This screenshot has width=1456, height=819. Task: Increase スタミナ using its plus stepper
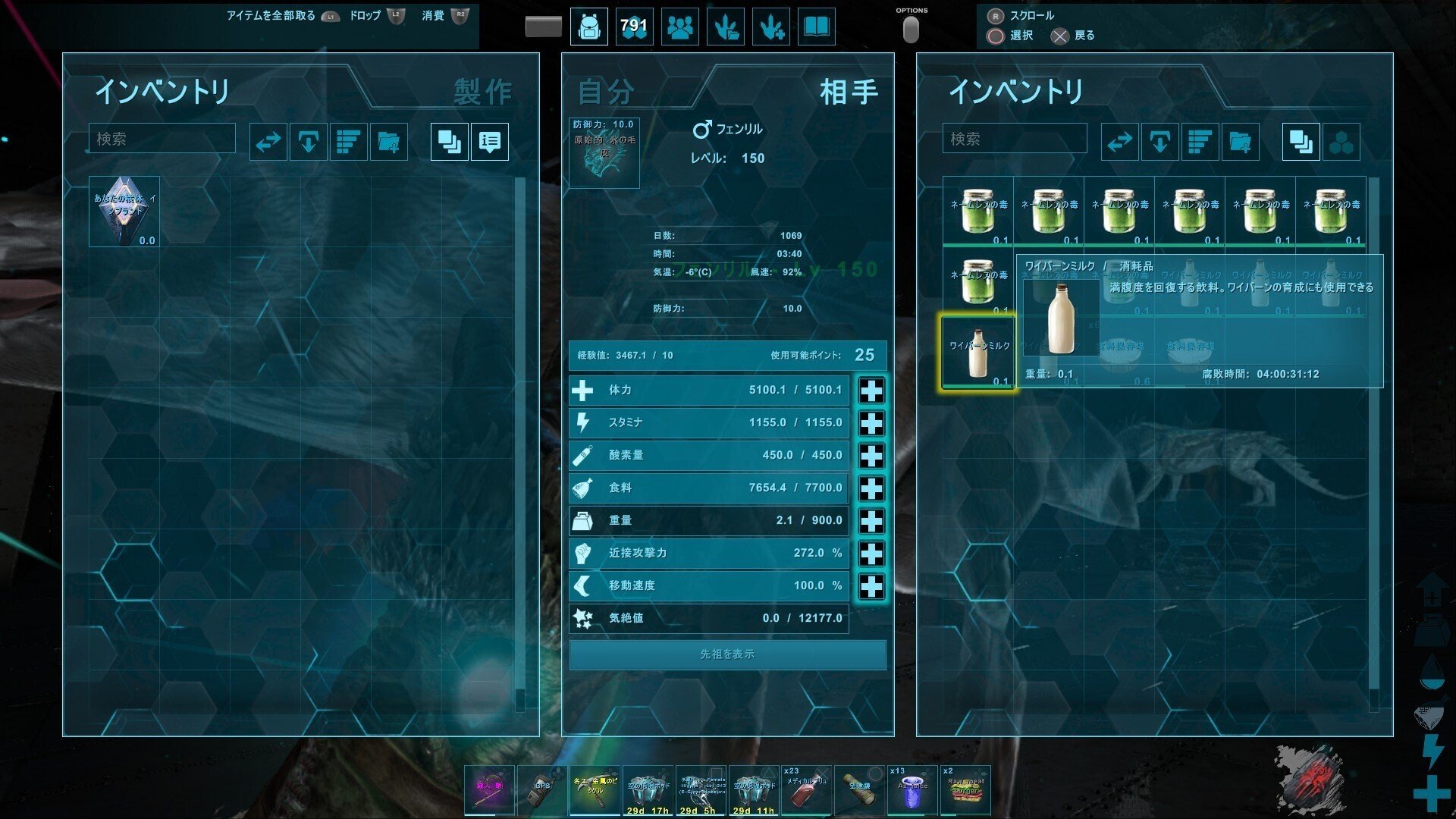(871, 422)
